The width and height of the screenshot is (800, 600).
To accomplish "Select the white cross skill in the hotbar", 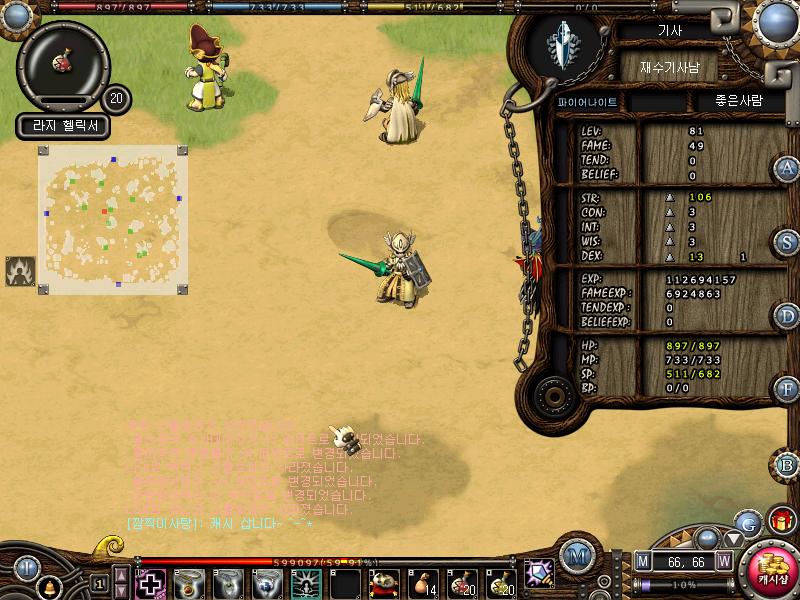I will 151,583.
